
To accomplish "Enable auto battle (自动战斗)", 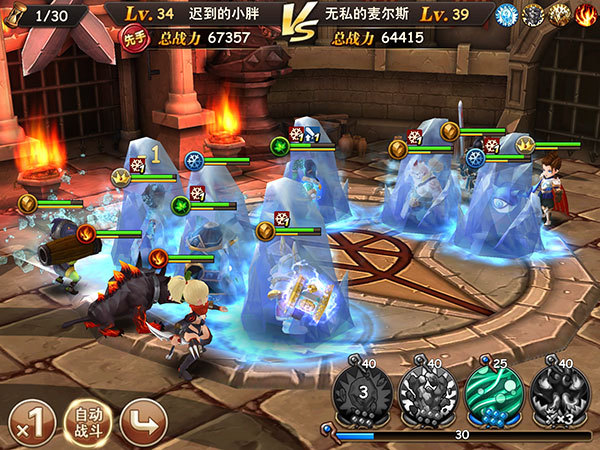I will (86, 420).
